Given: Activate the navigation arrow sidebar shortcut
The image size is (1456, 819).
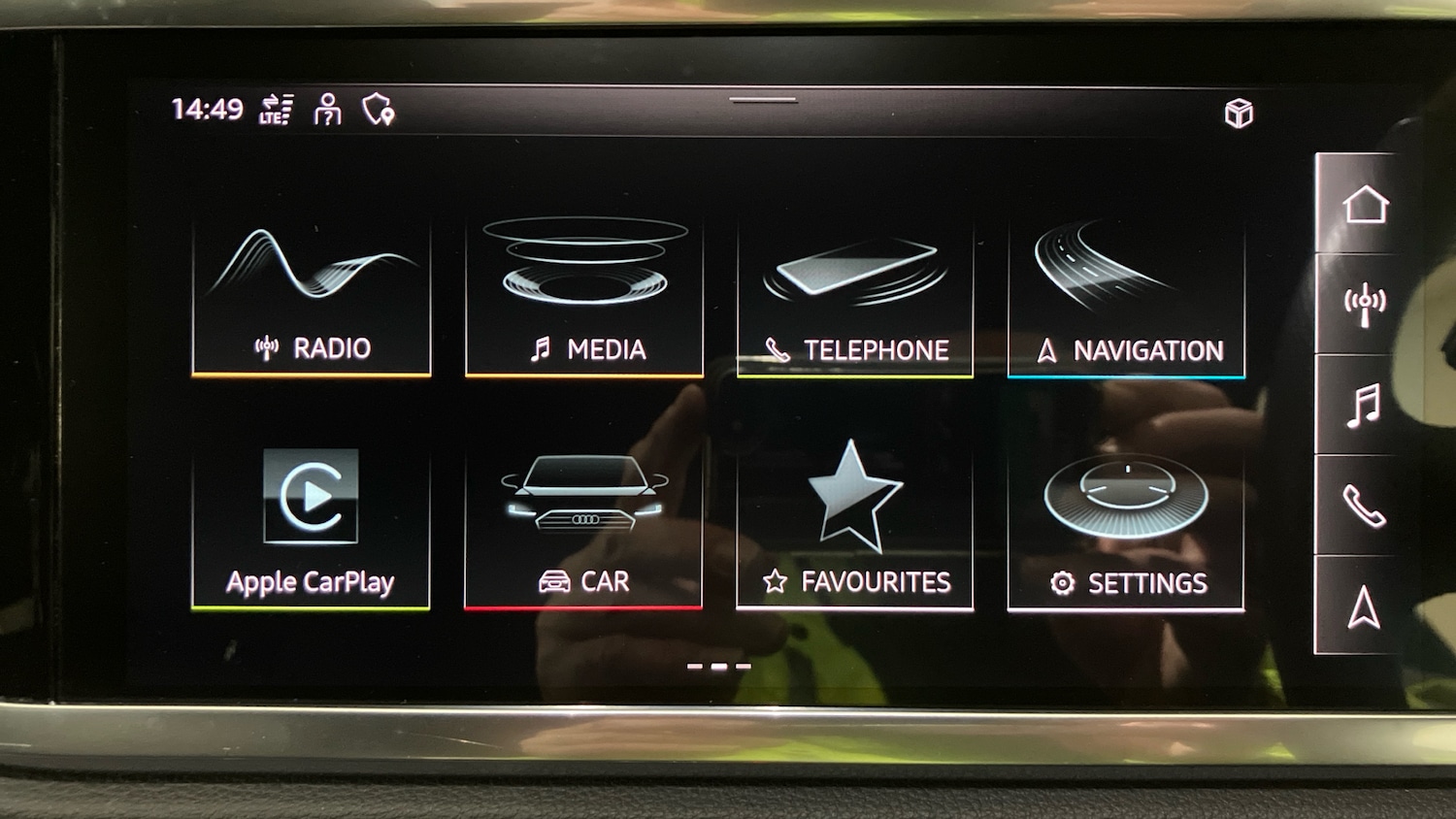Looking at the screenshot, I should (1365, 606).
